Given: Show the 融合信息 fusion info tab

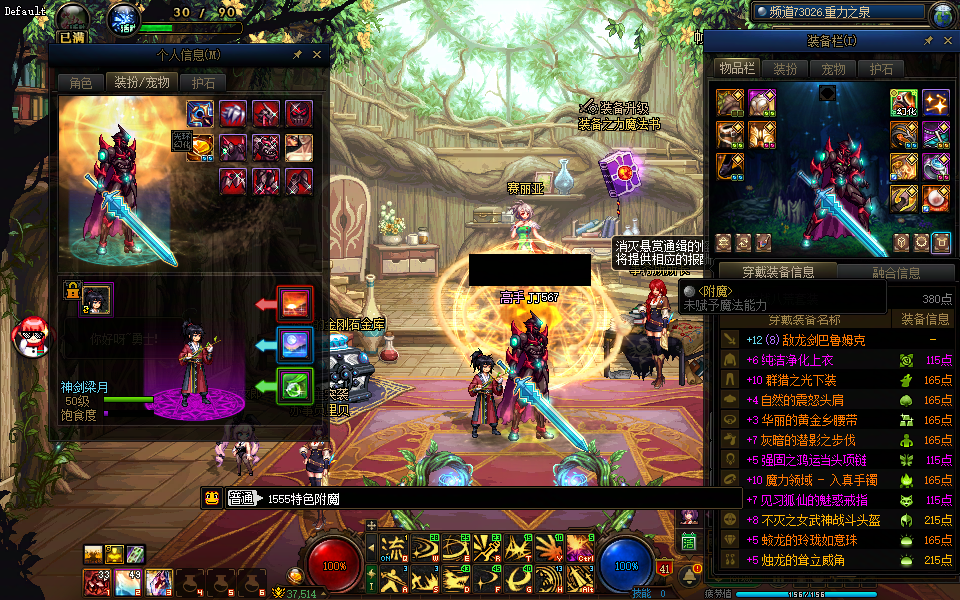Looking at the screenshot, I should tap(896, 272).
